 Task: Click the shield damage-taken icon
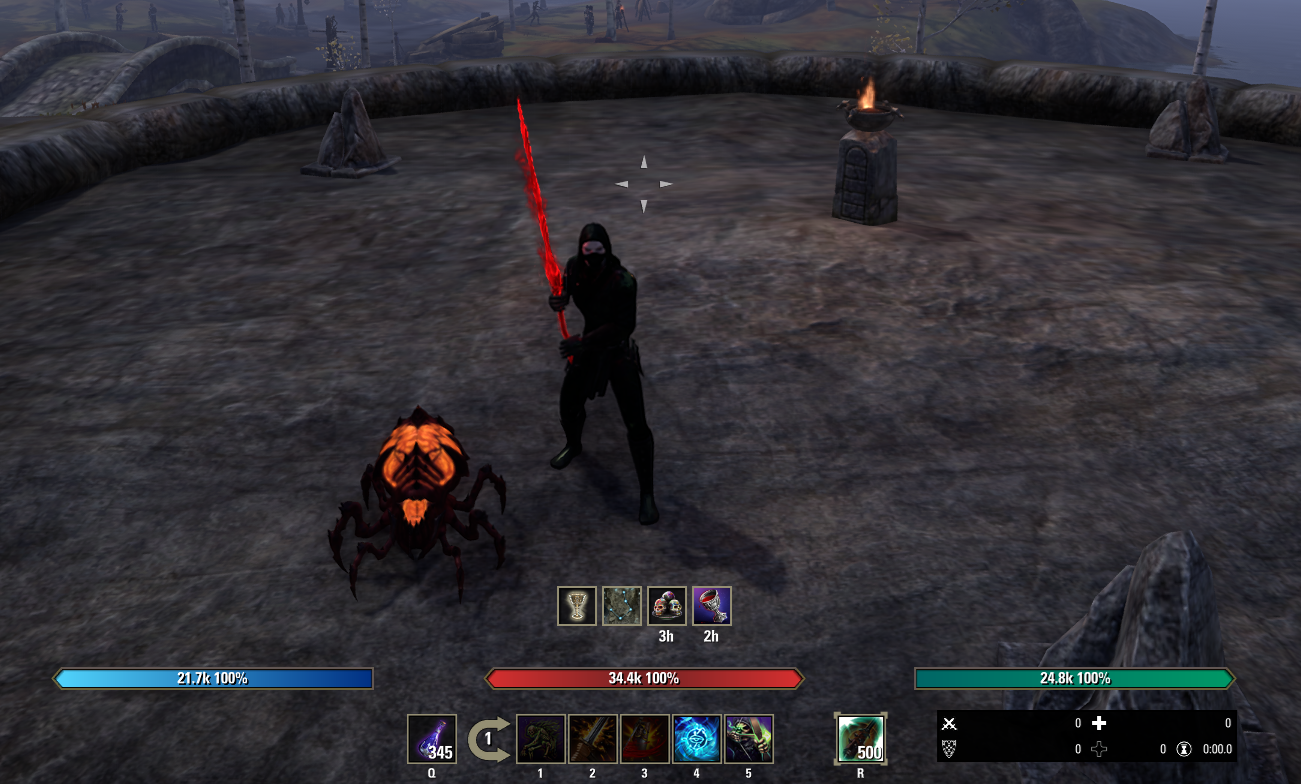950,748
